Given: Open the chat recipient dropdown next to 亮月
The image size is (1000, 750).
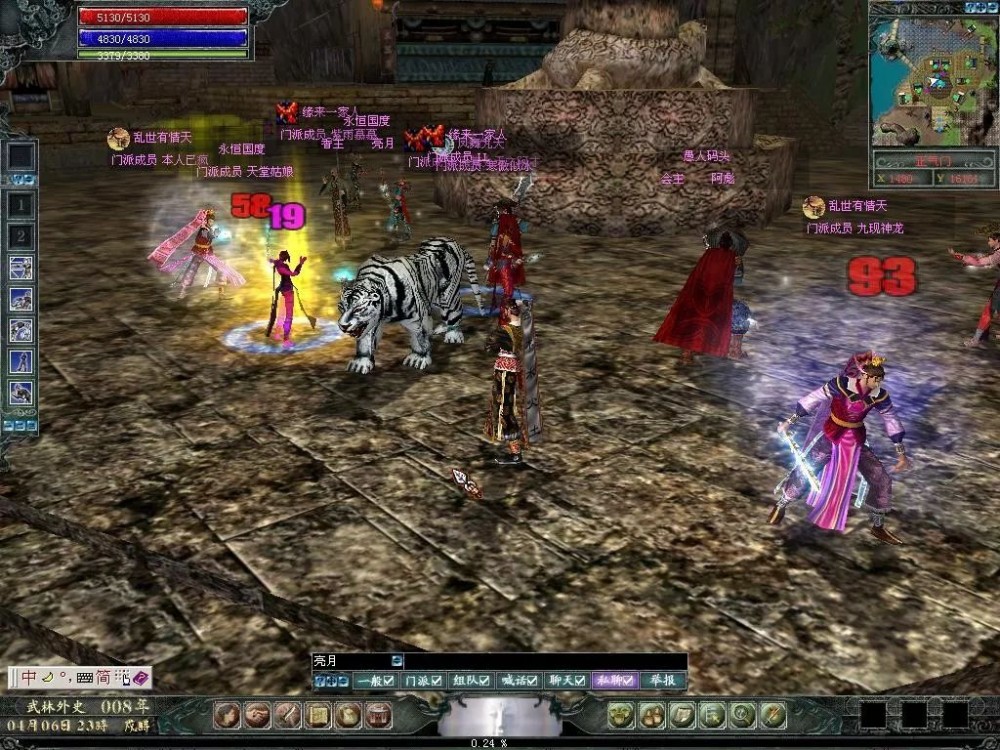Looking at the screenshot, I should click(x=397, y=661).
